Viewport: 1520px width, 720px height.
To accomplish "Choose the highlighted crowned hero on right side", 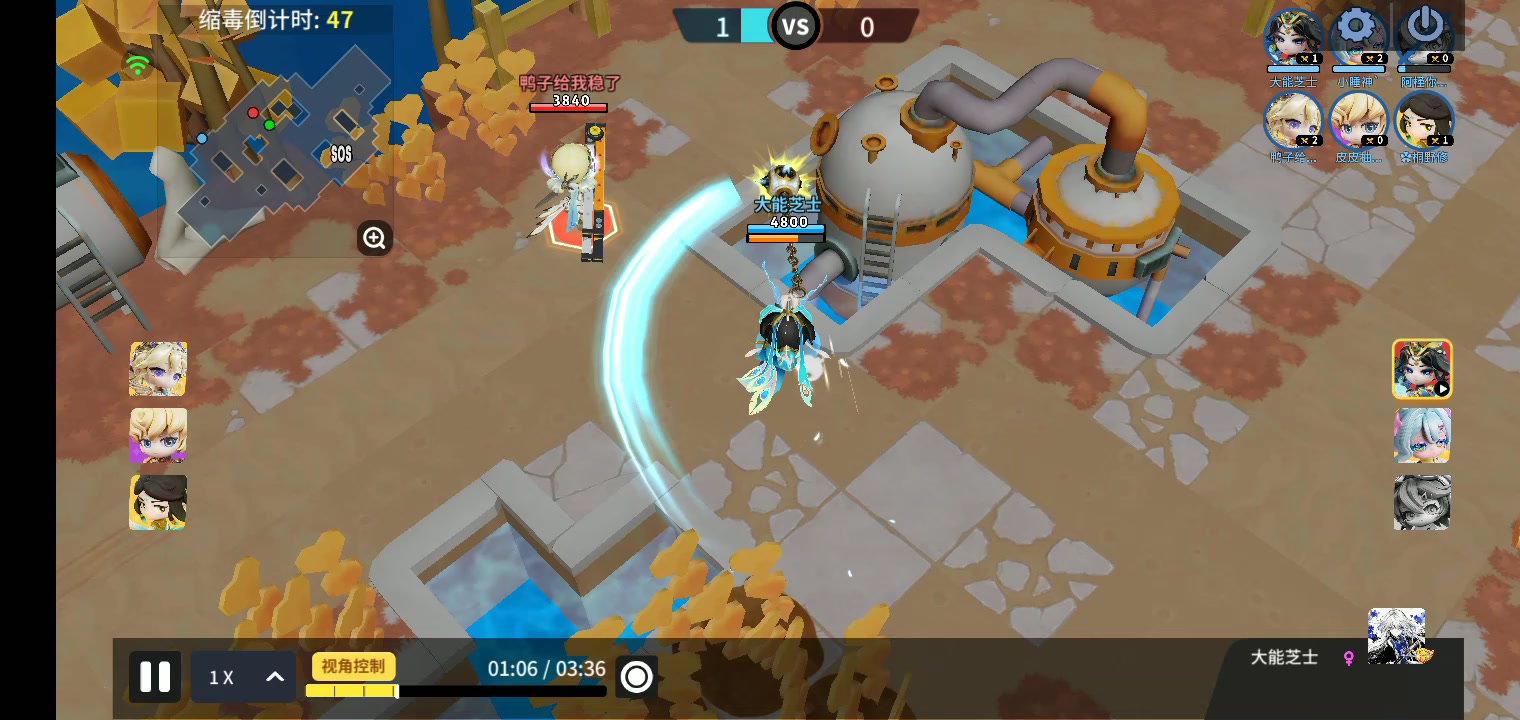I will (x=1422, y=369).
